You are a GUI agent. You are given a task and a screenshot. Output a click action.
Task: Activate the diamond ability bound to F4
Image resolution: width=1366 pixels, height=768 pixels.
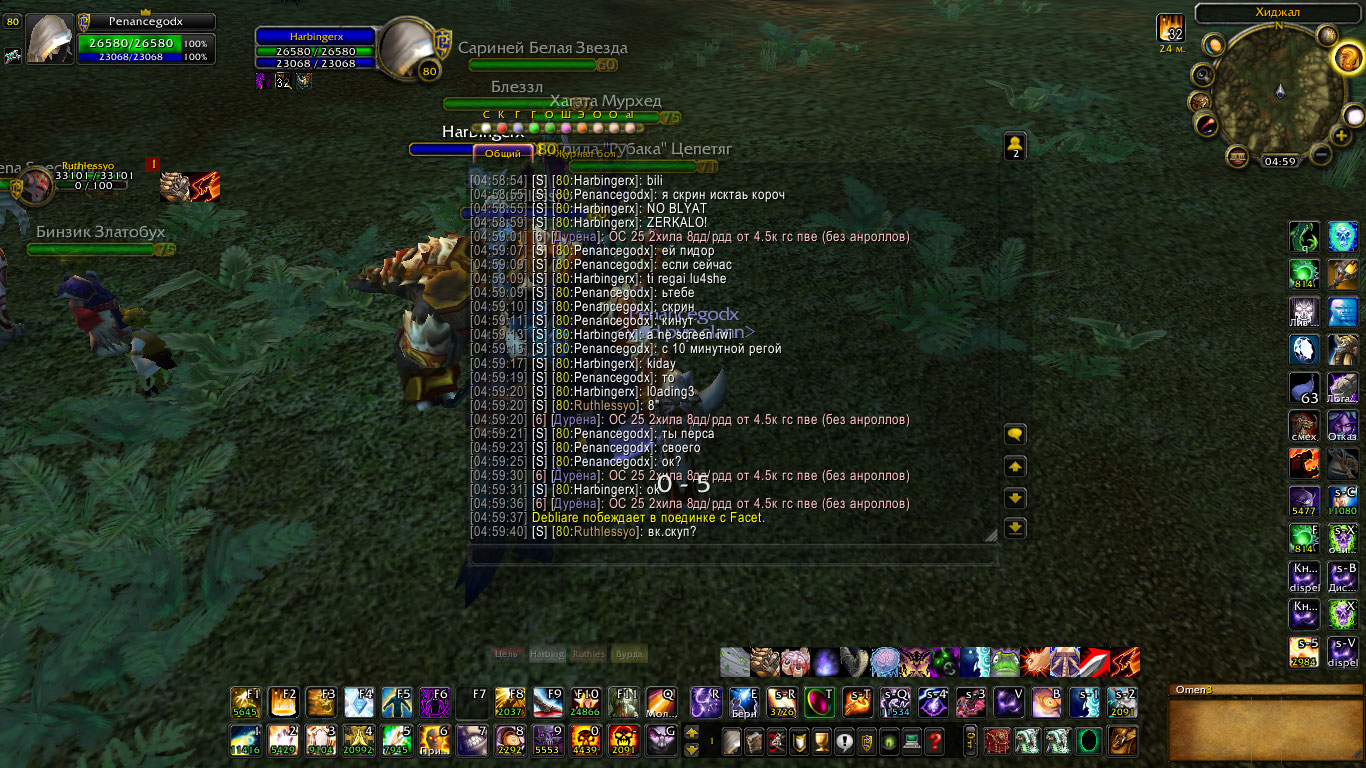click(x=359, y=702)
